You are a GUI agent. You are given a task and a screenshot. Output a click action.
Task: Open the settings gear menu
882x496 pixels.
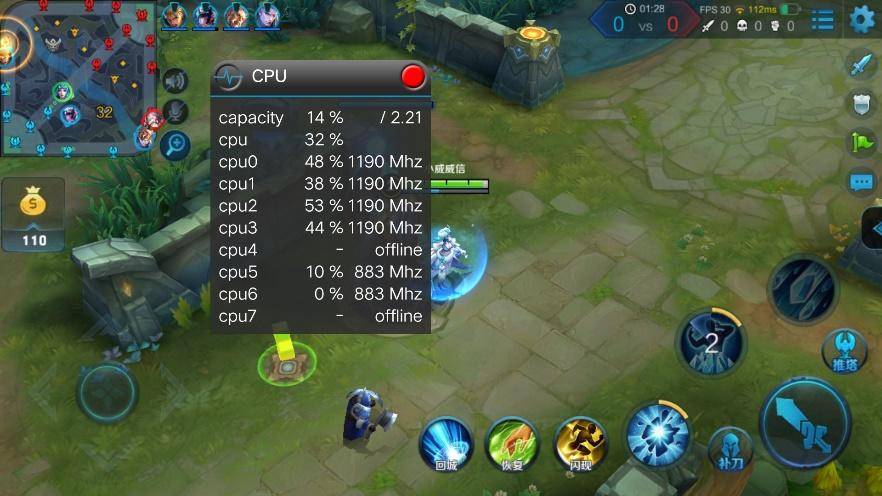(861, 19)
